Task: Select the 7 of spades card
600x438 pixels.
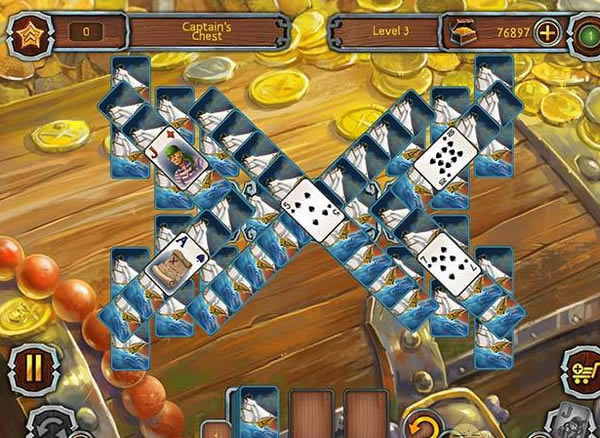Action: [x=443, y=263]
